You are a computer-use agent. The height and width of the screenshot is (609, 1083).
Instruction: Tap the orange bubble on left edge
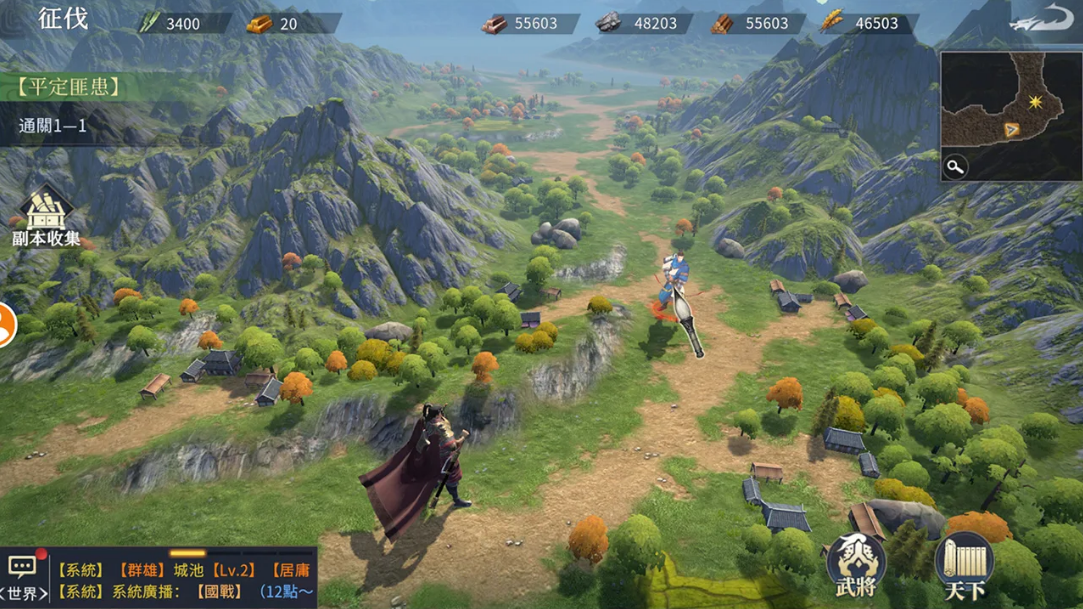pos(6,326)
